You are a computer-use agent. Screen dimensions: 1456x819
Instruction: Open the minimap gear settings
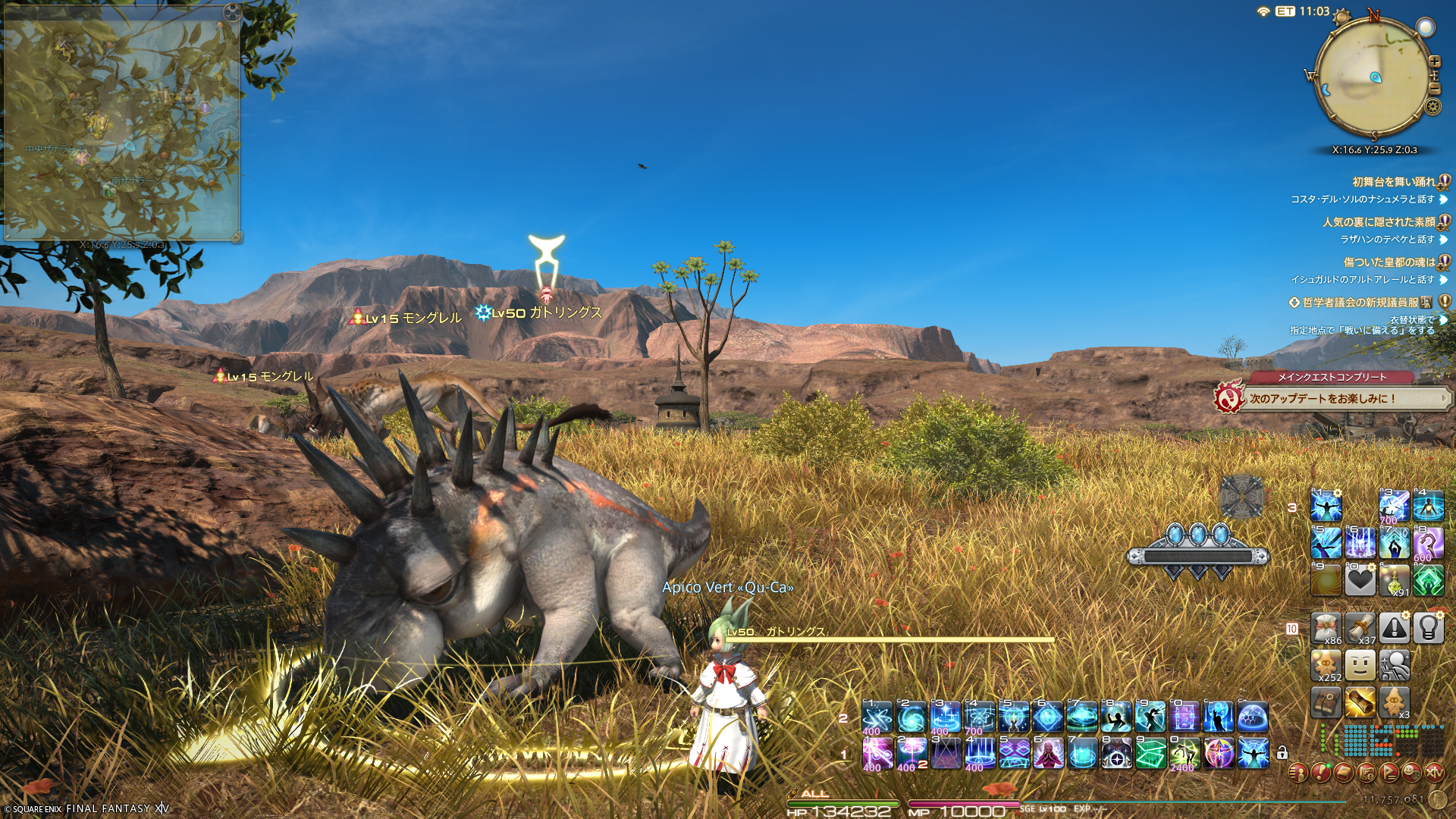(x=1432, y=106)
